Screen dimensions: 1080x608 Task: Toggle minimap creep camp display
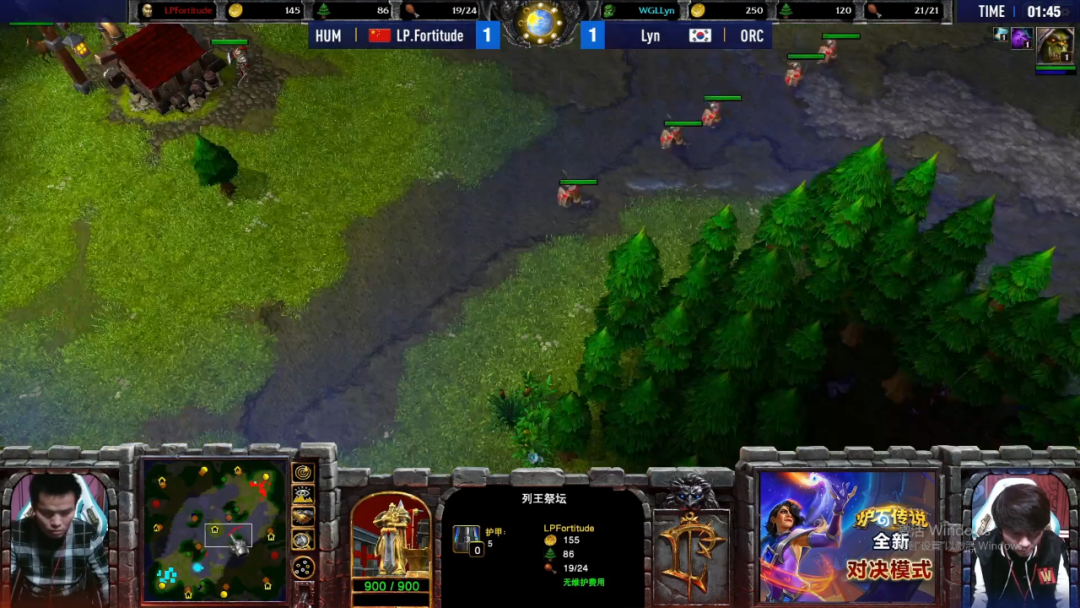point(303,540)
